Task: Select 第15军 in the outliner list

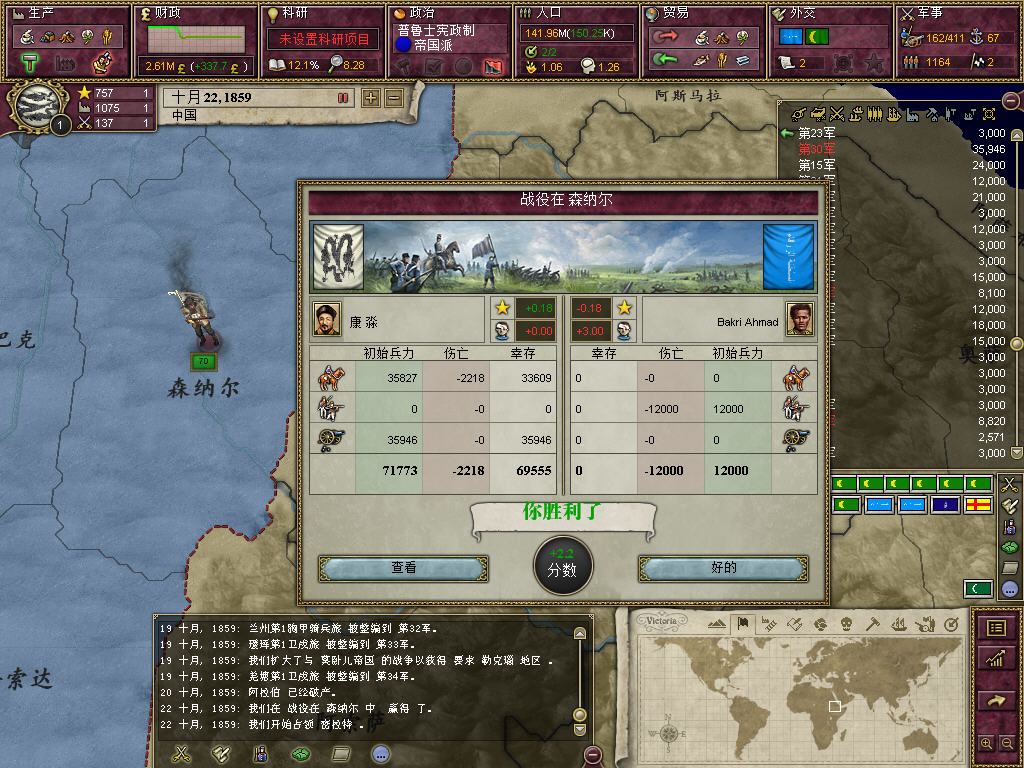Action: (816, 165)
